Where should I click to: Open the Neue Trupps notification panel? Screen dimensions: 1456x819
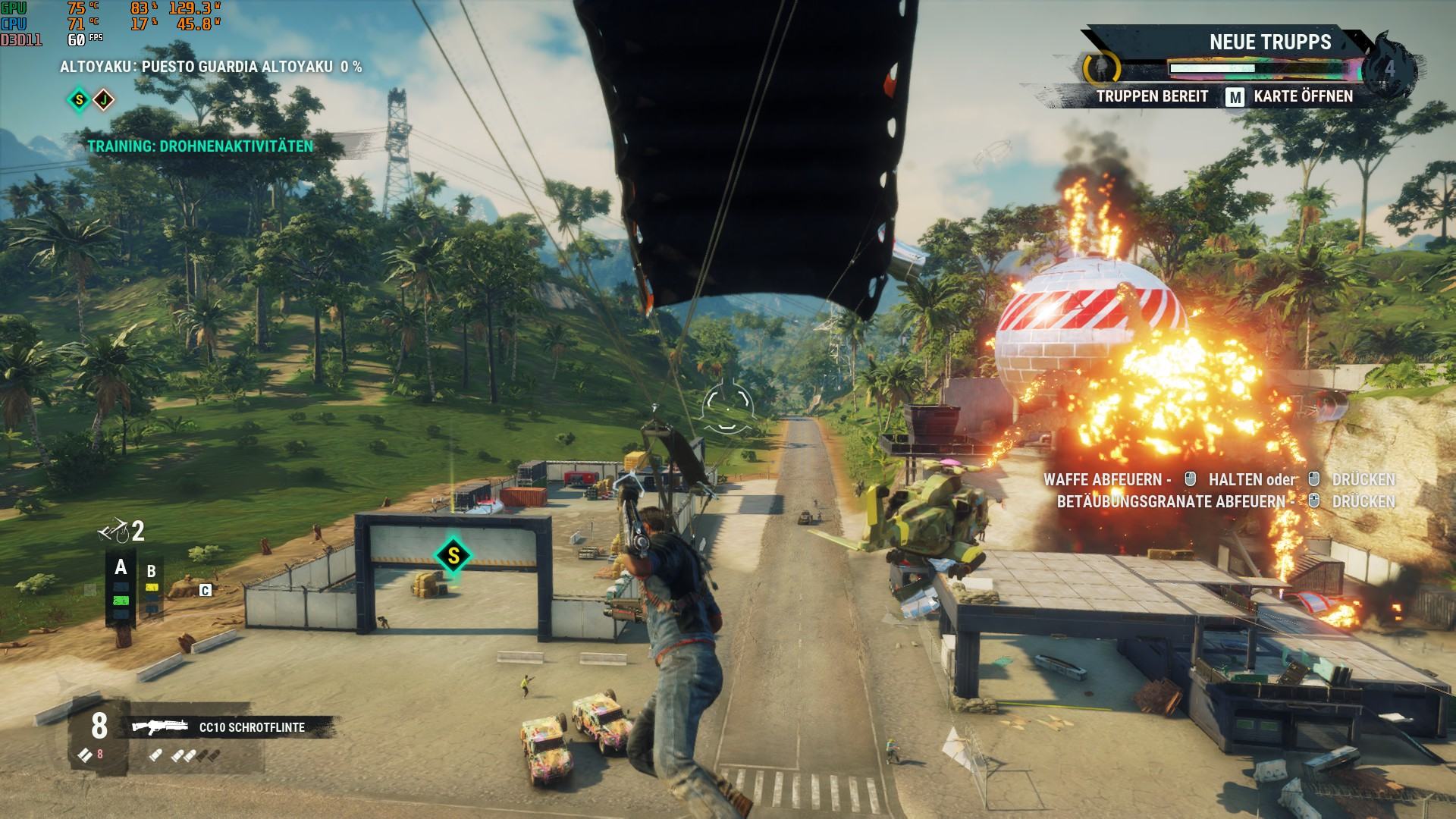coord(1269,42)
